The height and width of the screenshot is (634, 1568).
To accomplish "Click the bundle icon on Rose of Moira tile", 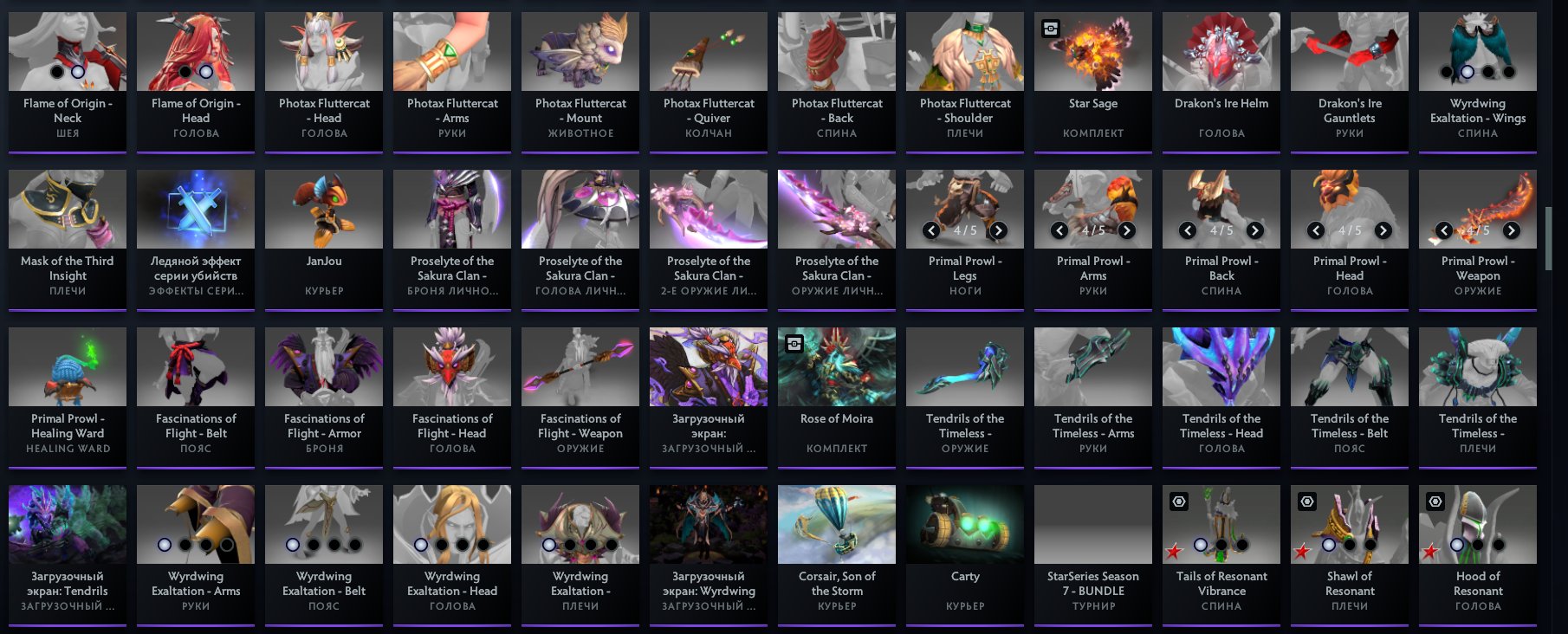I will 795,342.
